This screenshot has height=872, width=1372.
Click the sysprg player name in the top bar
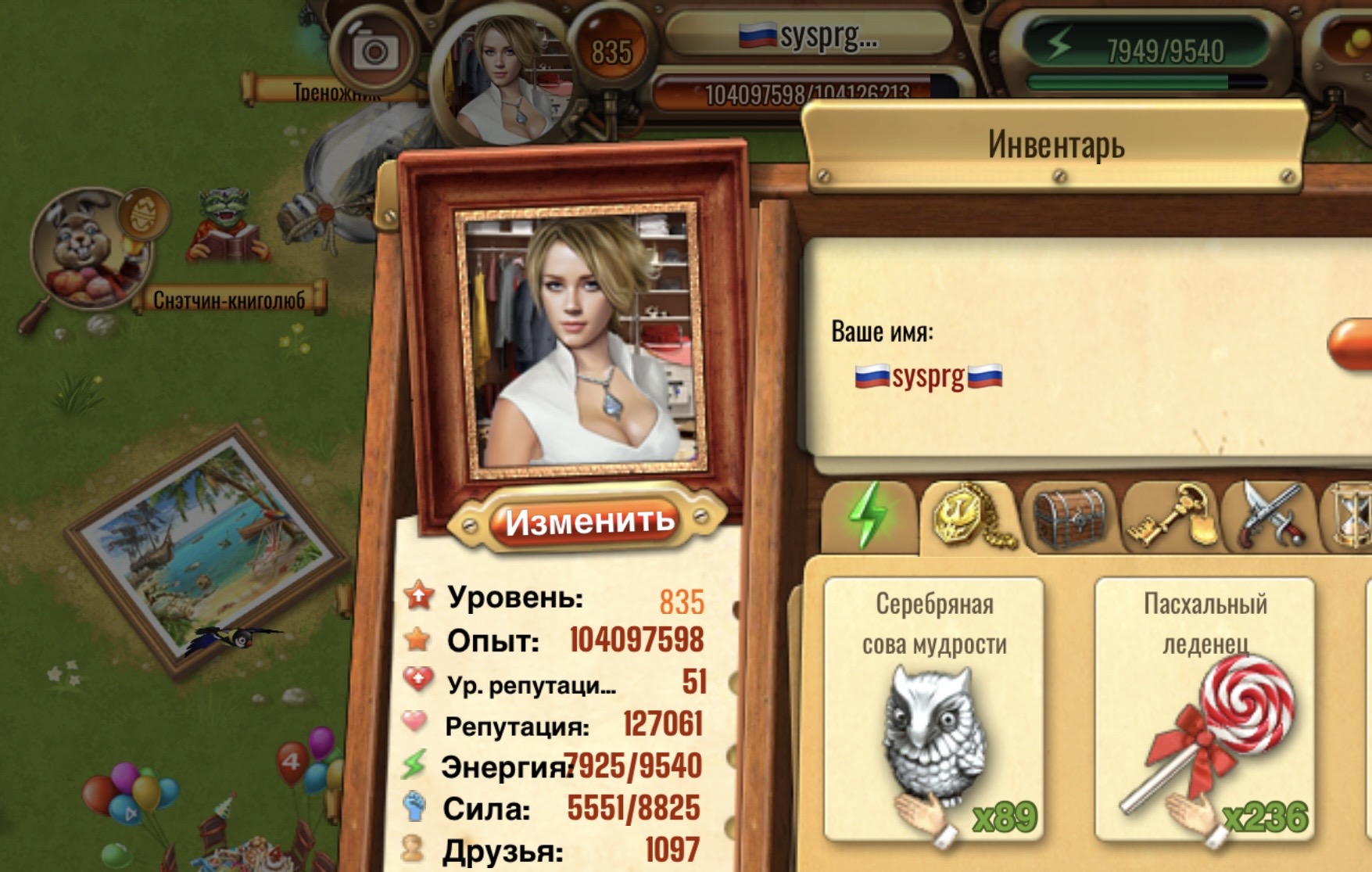point(809,35)
